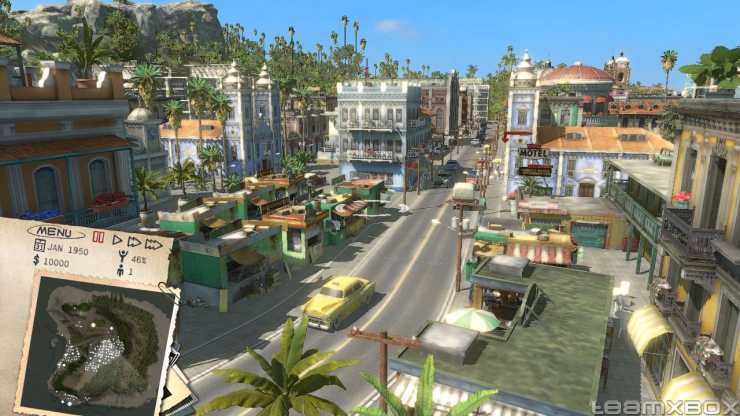Image resolution: width=740 pixels, height=416 pixels.
Task: Set game speed to normal play
Action: (116, 240)
